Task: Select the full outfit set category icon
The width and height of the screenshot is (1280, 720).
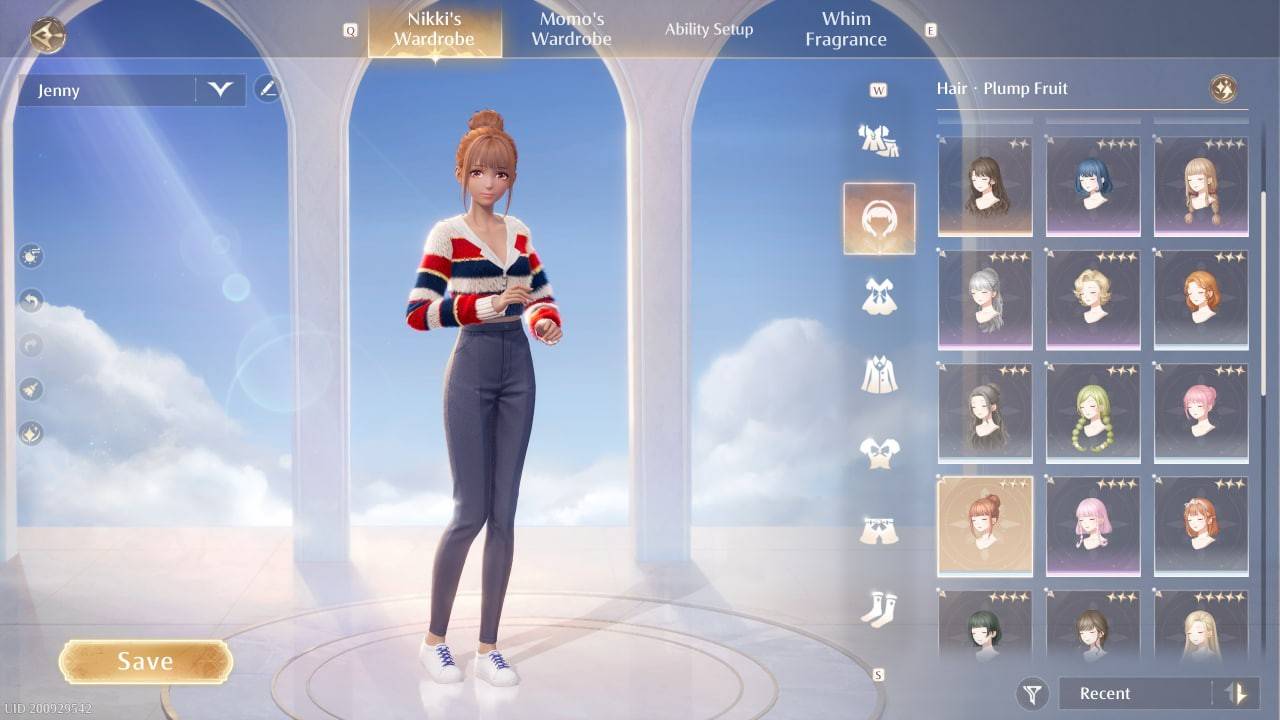Action: [879, 140]
